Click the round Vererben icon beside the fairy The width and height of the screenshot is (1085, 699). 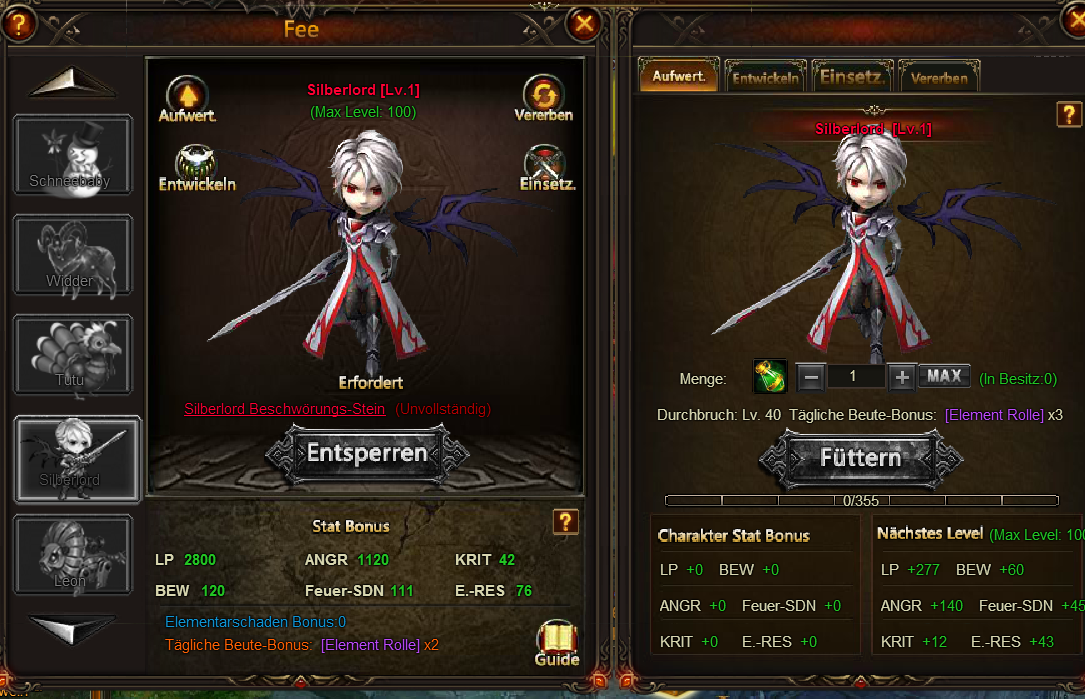click(x=544, y=97)
